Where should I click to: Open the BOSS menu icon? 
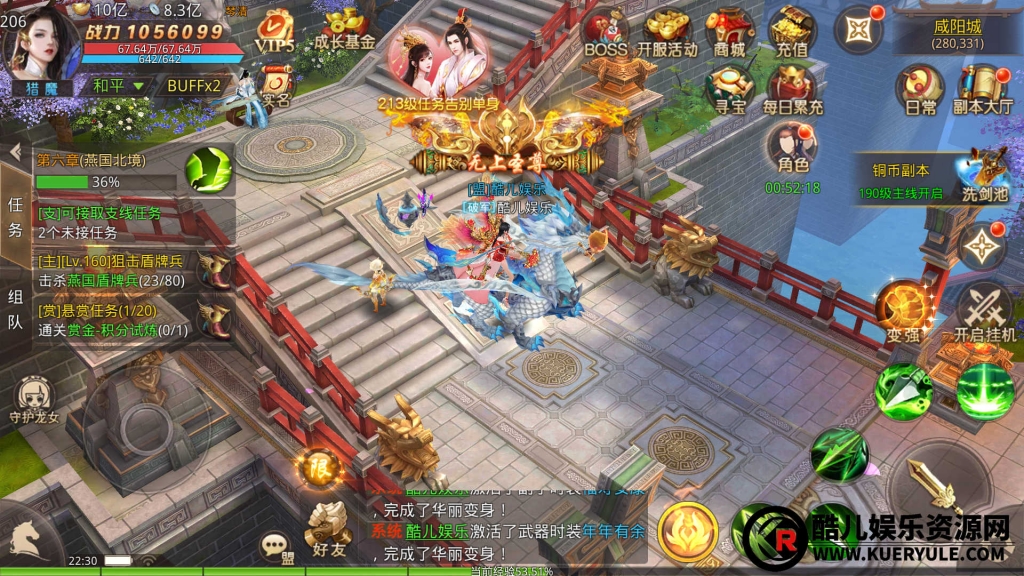click(605, 32)
